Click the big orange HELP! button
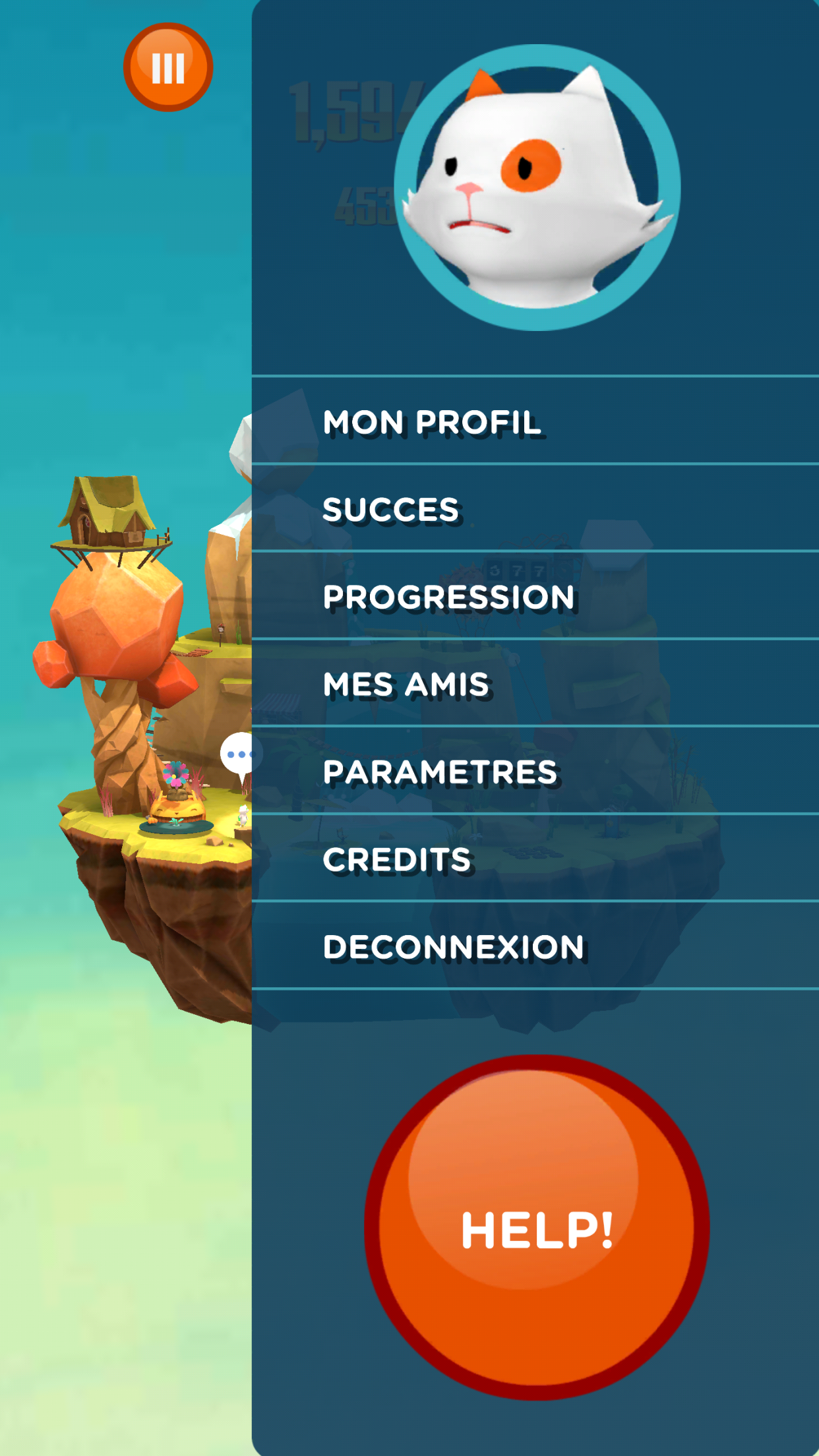The width and height of the screenshot is (819, 1456). [537, 1228]
